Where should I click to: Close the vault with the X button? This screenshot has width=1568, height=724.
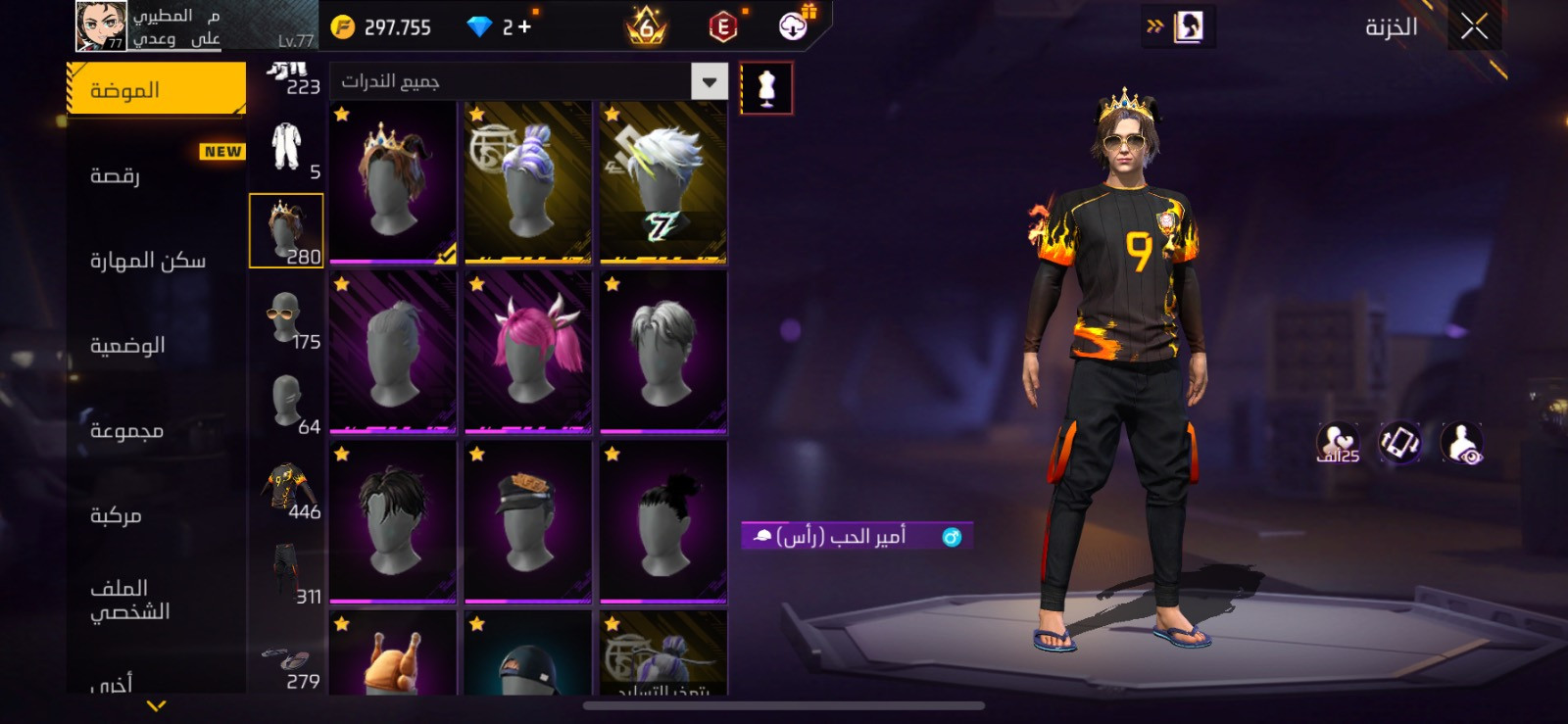pos(1474,26)
